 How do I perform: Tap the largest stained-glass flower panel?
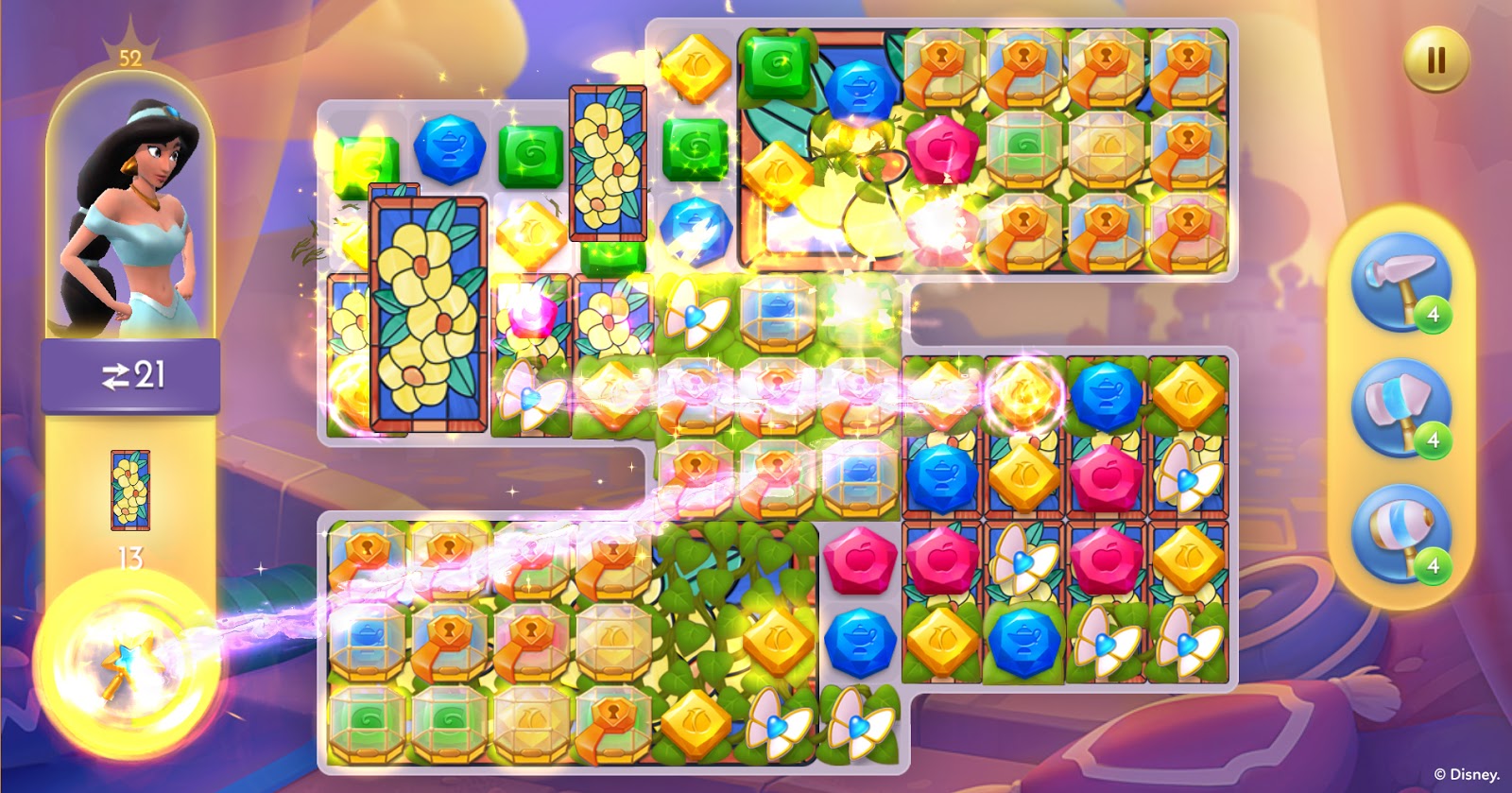click(428, 313)
